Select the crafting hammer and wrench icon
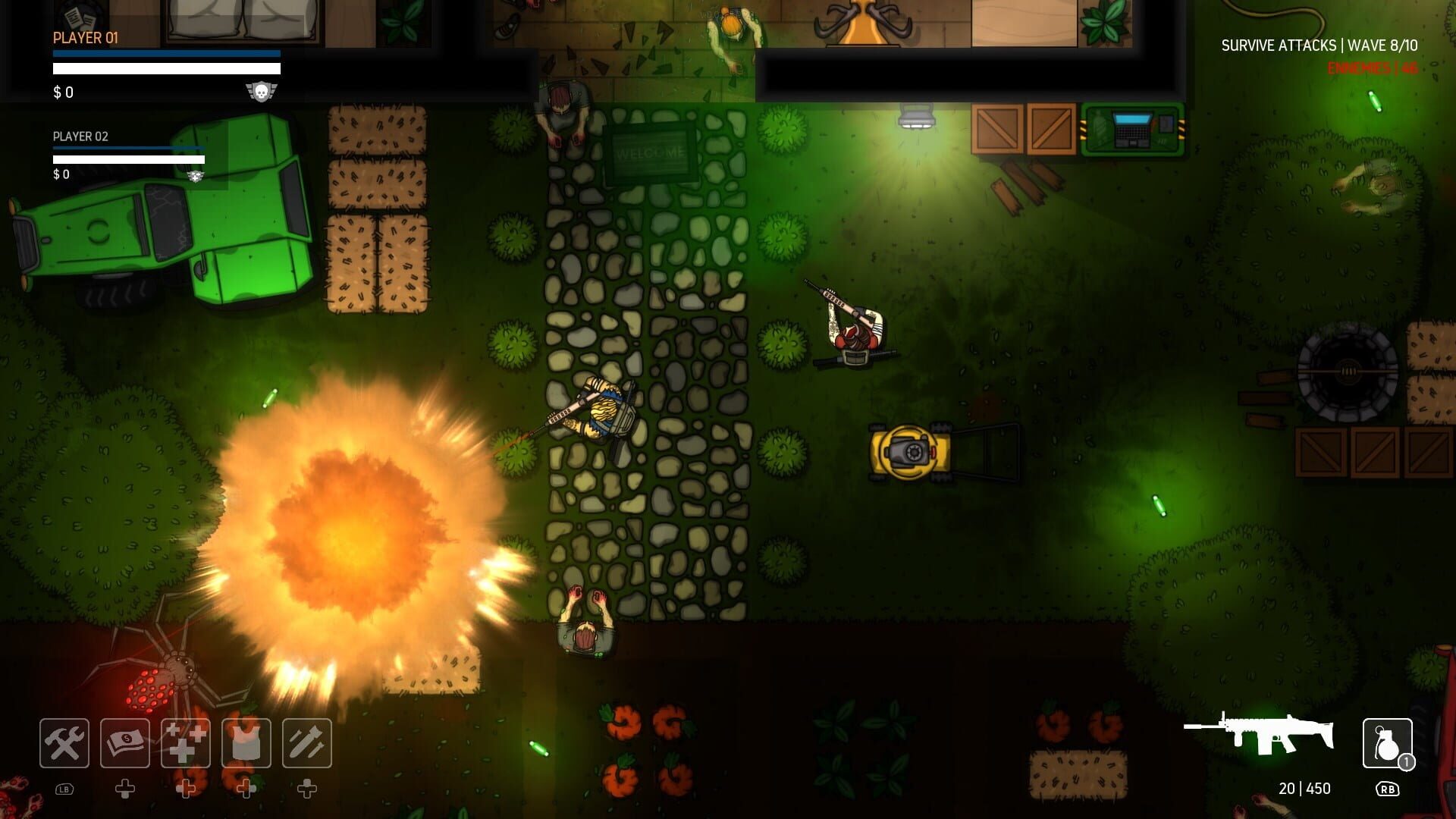The width and height of the screenshot is (1456, 819). [x=64, y=743]
